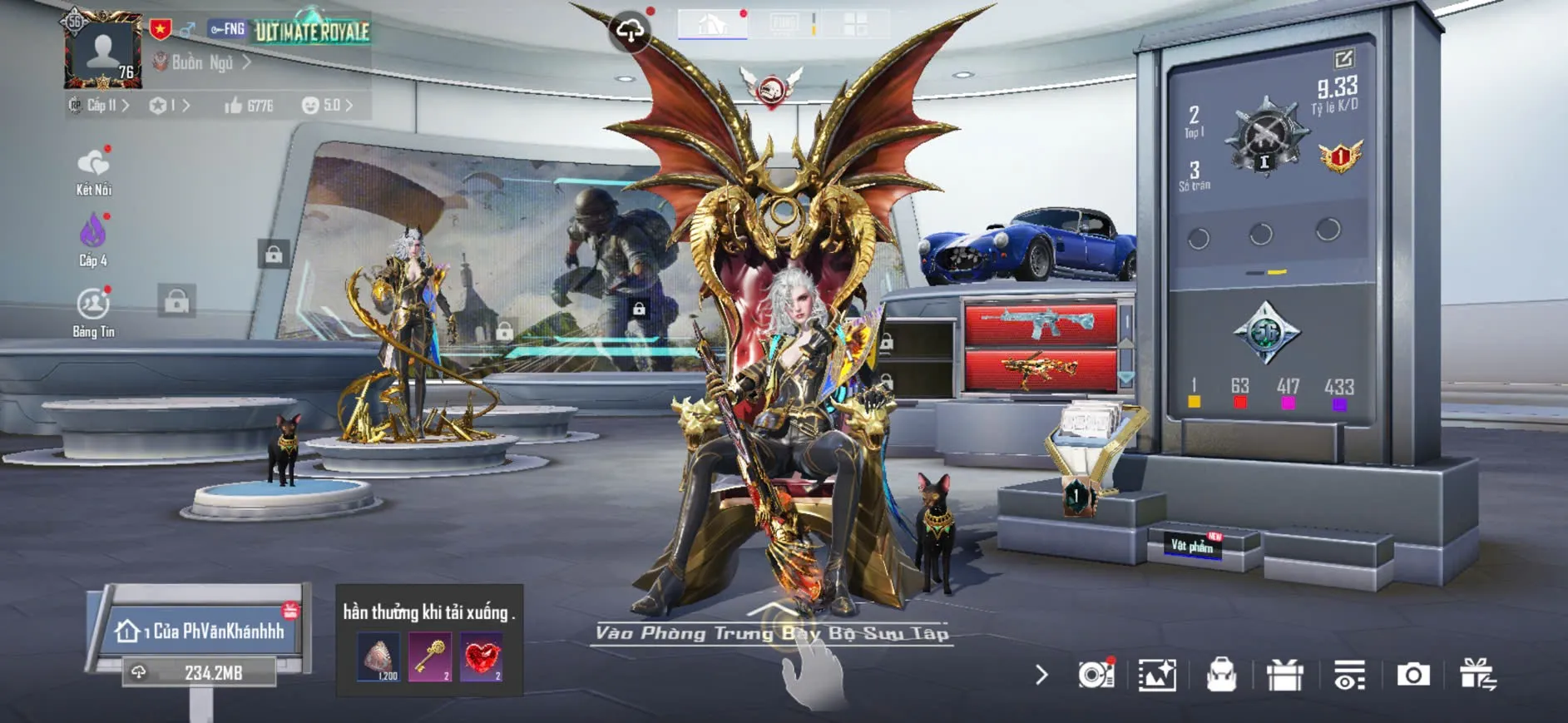The width and height of the screenshot is (1568, 723).
Task: Edit the stats card with pencil icon
Action: click(x=1343, y=59)
